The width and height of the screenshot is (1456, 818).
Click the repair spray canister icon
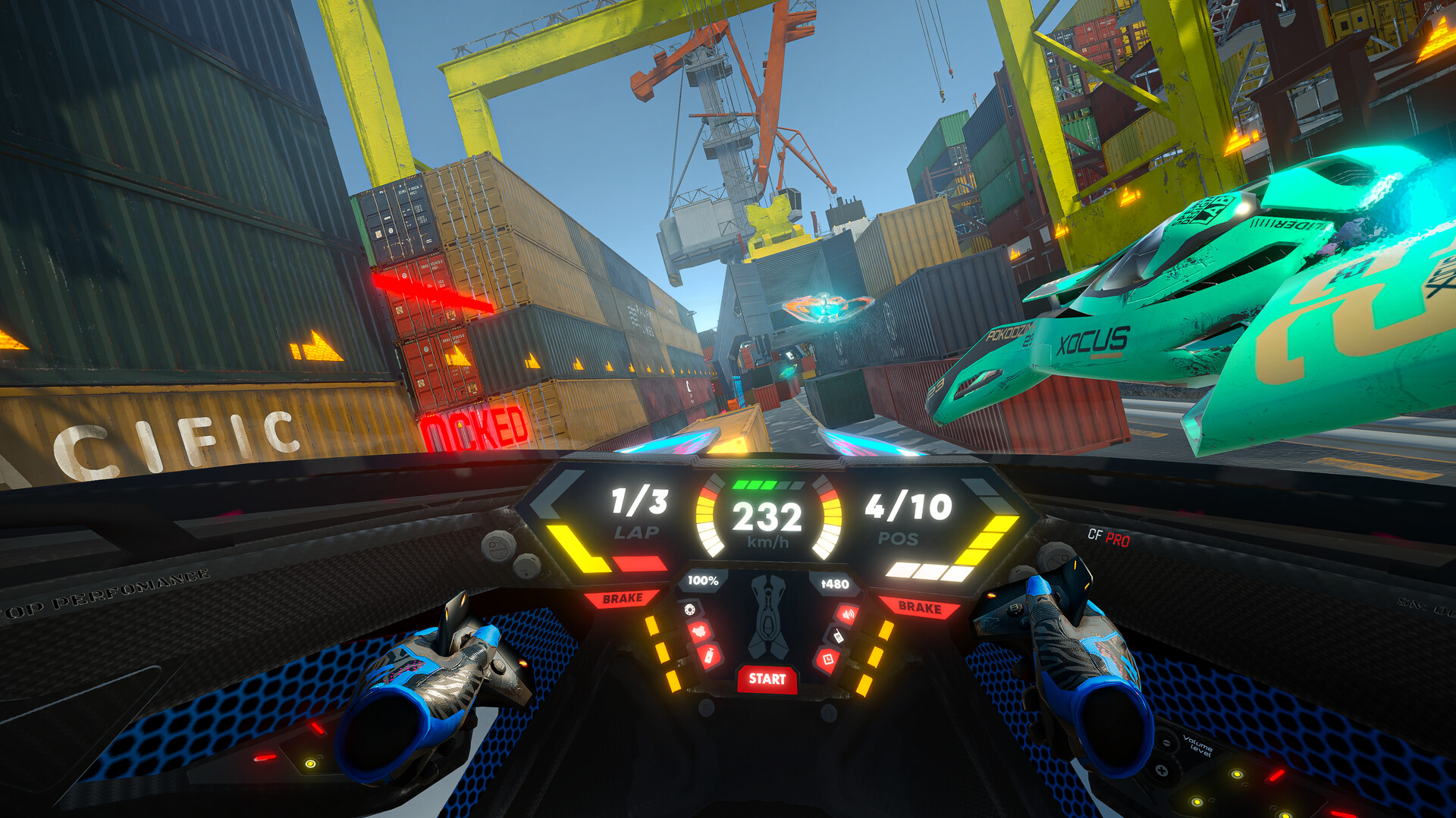[x=711, y=654]
